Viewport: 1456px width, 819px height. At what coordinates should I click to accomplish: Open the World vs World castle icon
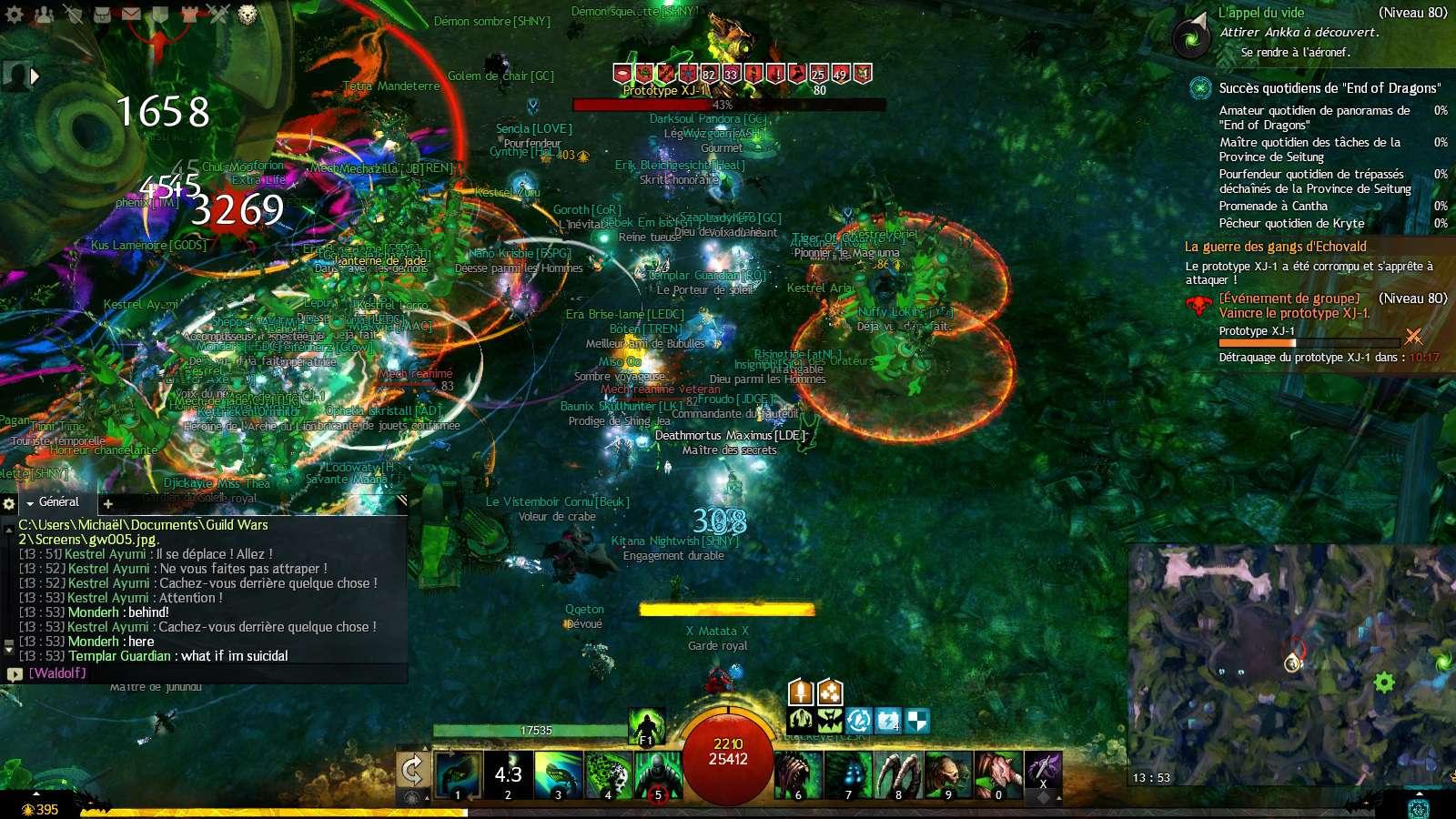(189, 13)
